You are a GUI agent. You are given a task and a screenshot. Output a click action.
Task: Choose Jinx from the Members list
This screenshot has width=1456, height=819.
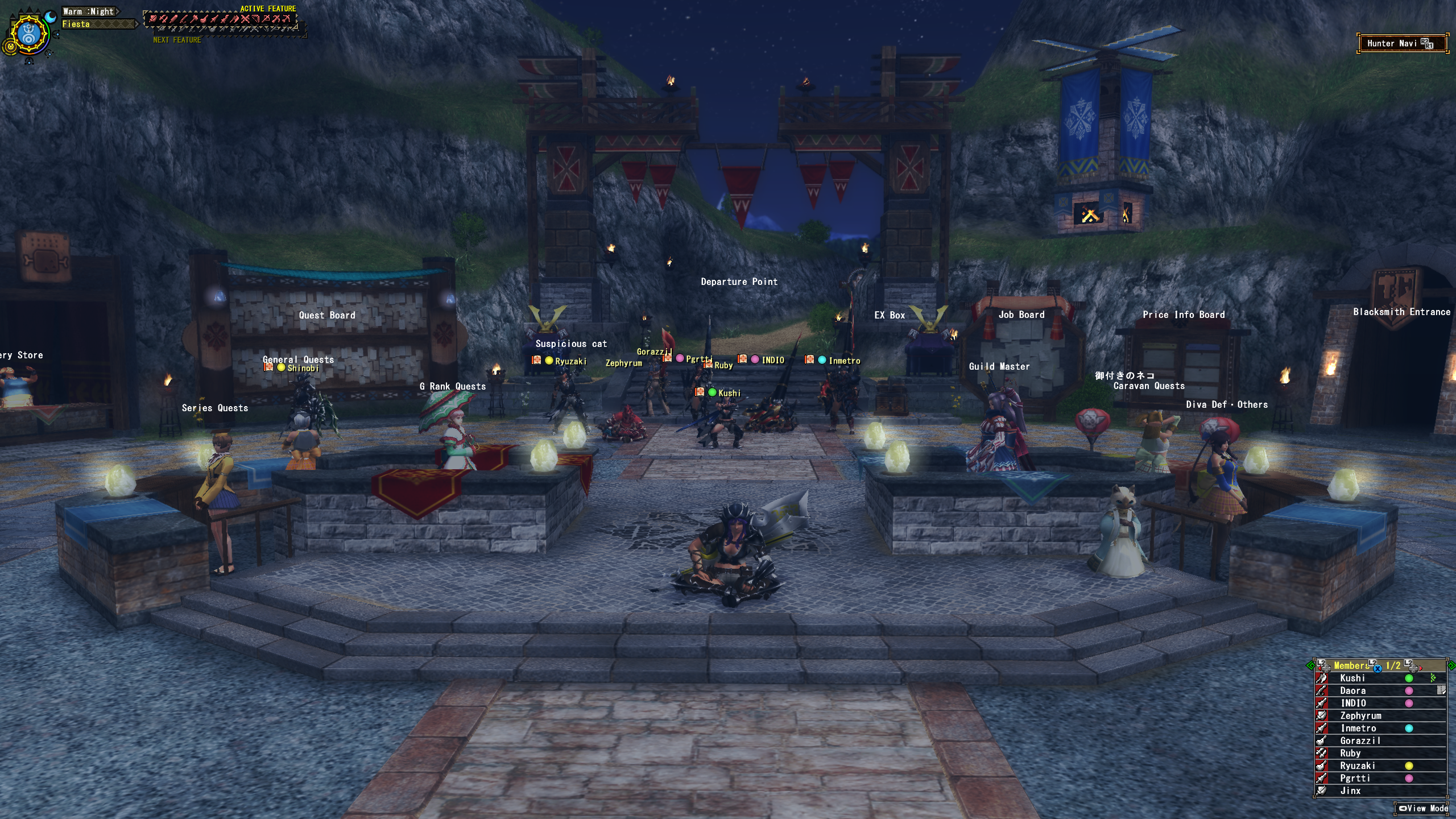pos(1350,791)
